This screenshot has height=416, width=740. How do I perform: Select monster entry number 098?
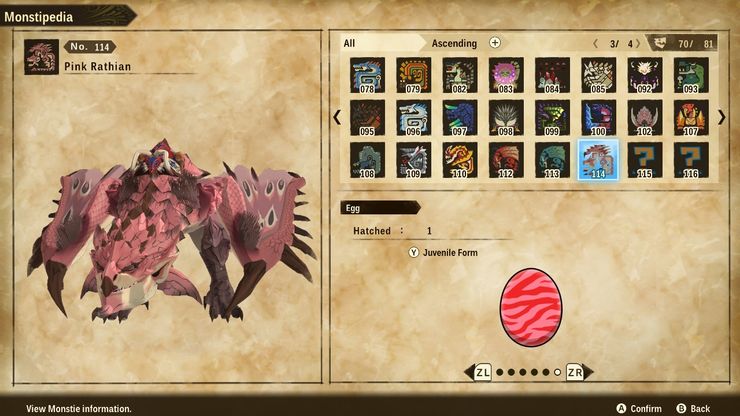pos(506,117)
